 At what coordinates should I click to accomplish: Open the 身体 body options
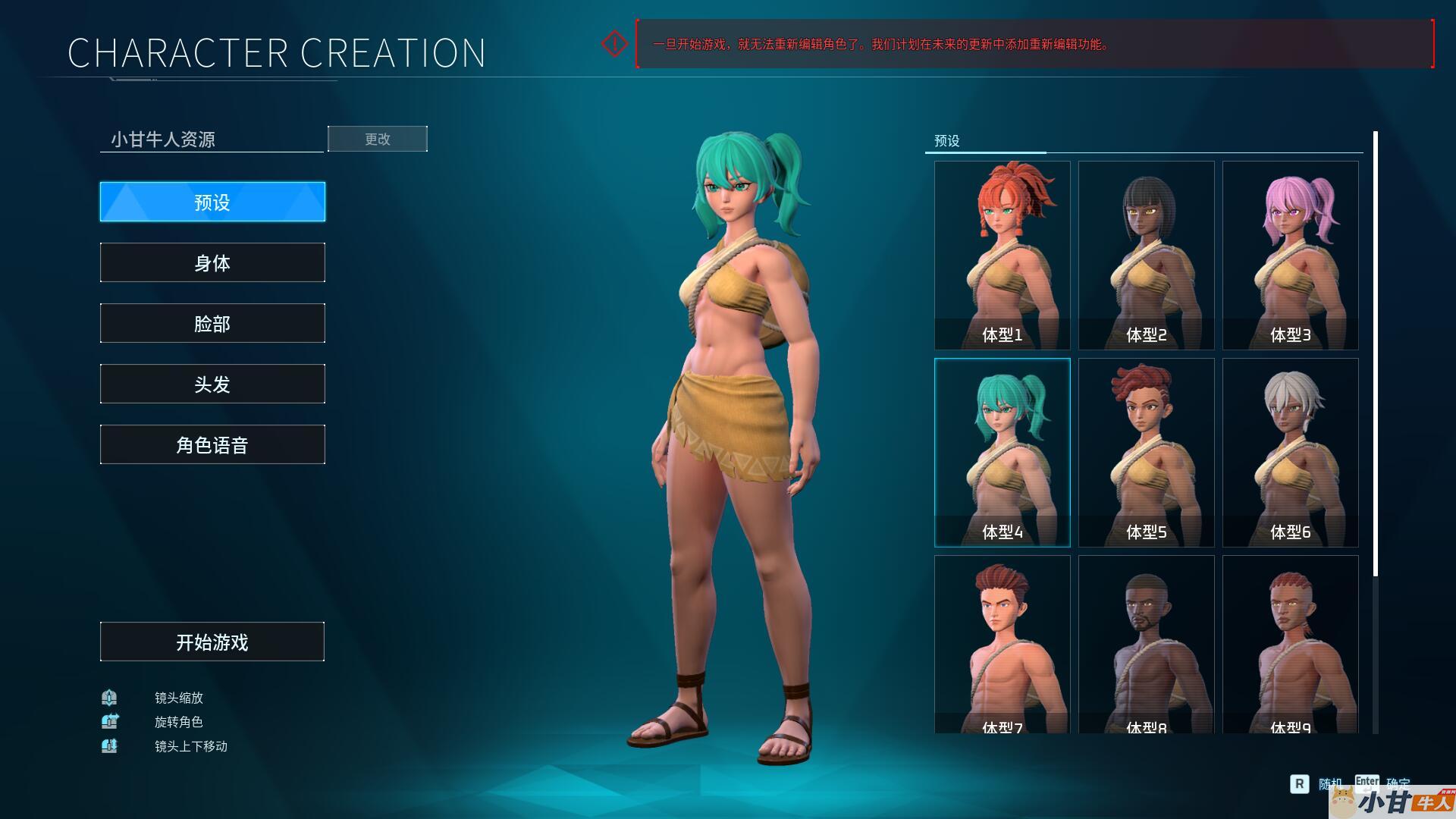point(212,262)
